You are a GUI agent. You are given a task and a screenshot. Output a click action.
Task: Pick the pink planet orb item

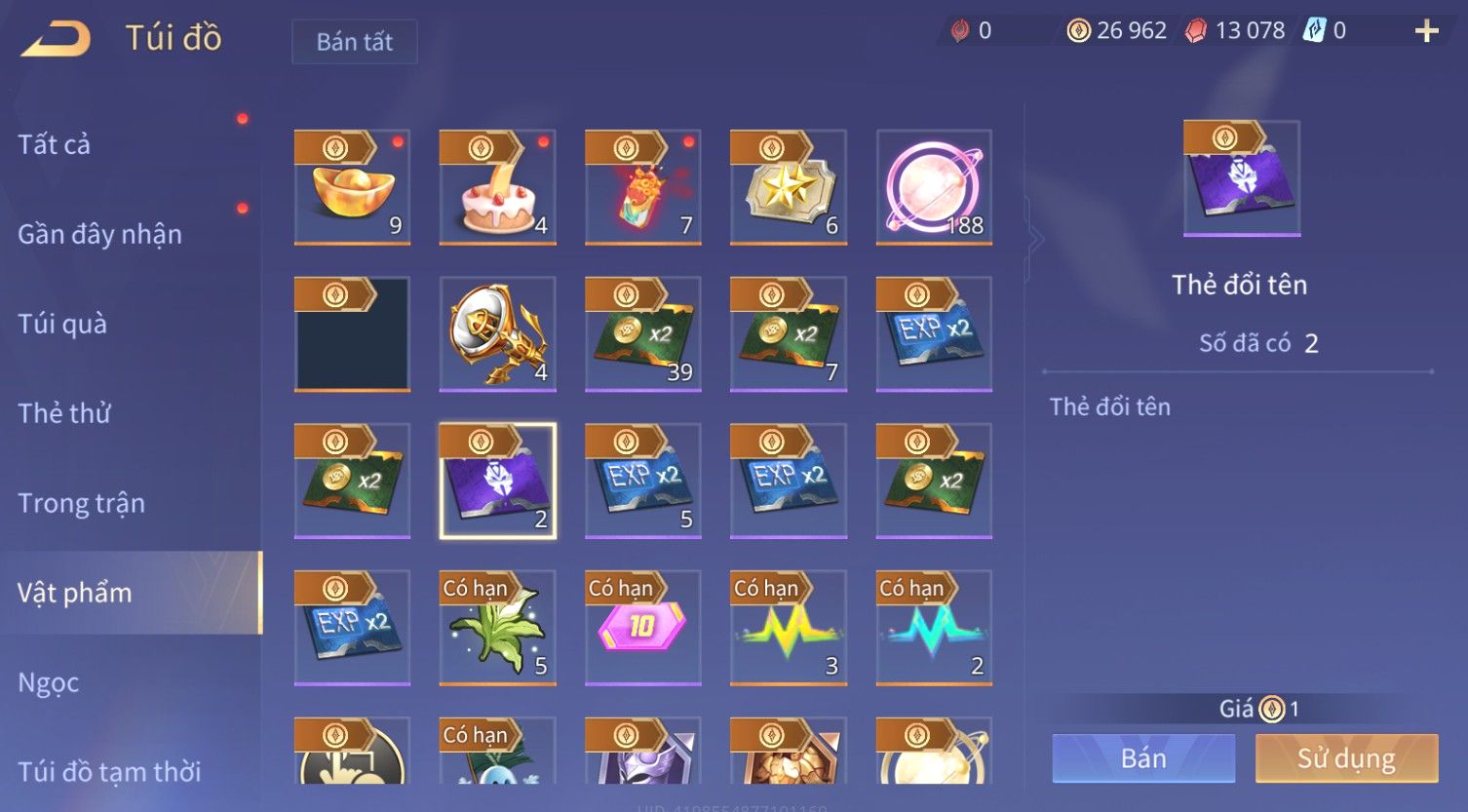pyautogui.click(x=934, y=187)
